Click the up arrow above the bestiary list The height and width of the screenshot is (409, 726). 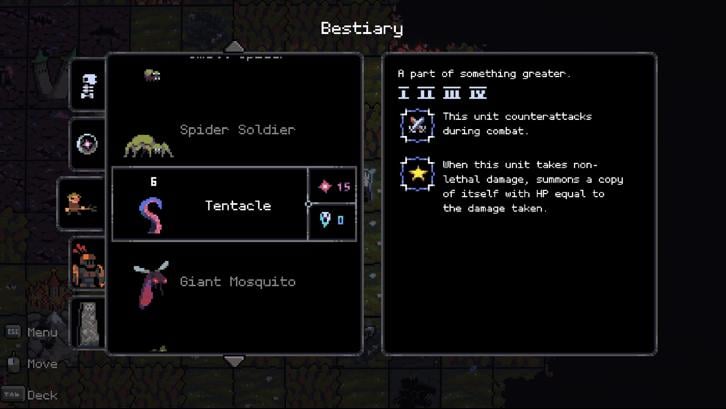[233, 46]
